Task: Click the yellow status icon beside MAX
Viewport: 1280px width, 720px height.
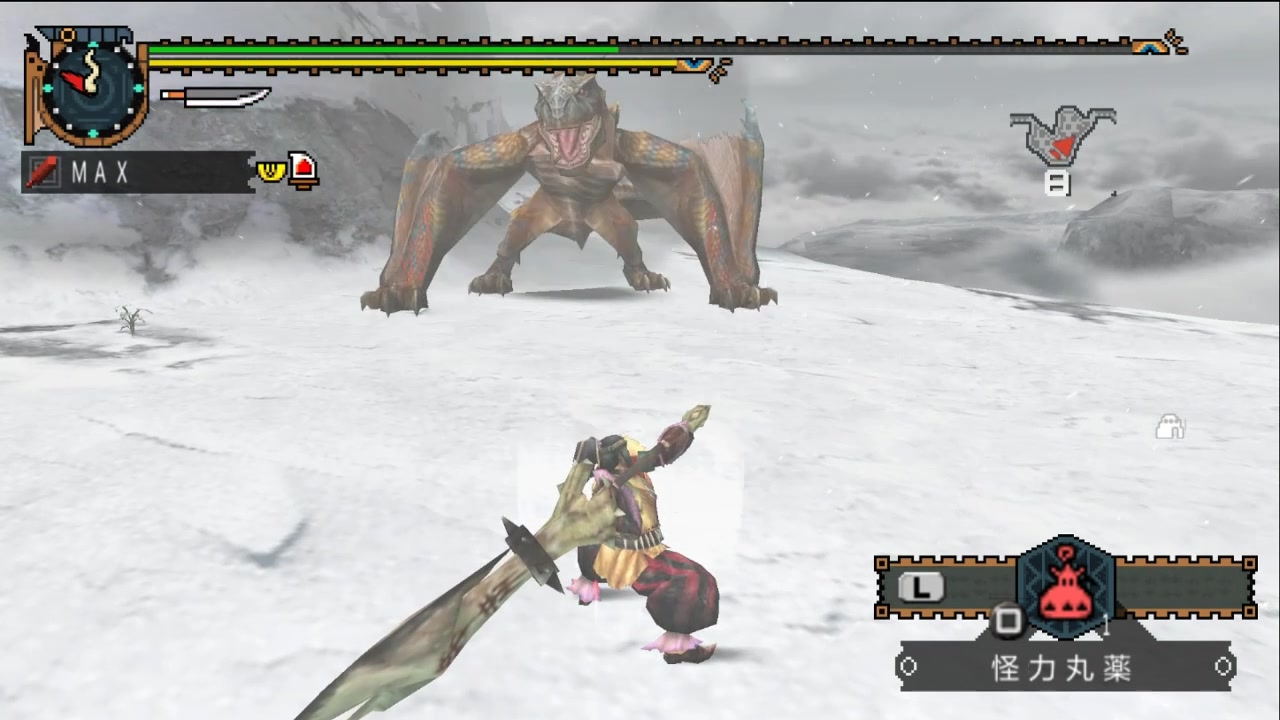Action: [270, 171]
